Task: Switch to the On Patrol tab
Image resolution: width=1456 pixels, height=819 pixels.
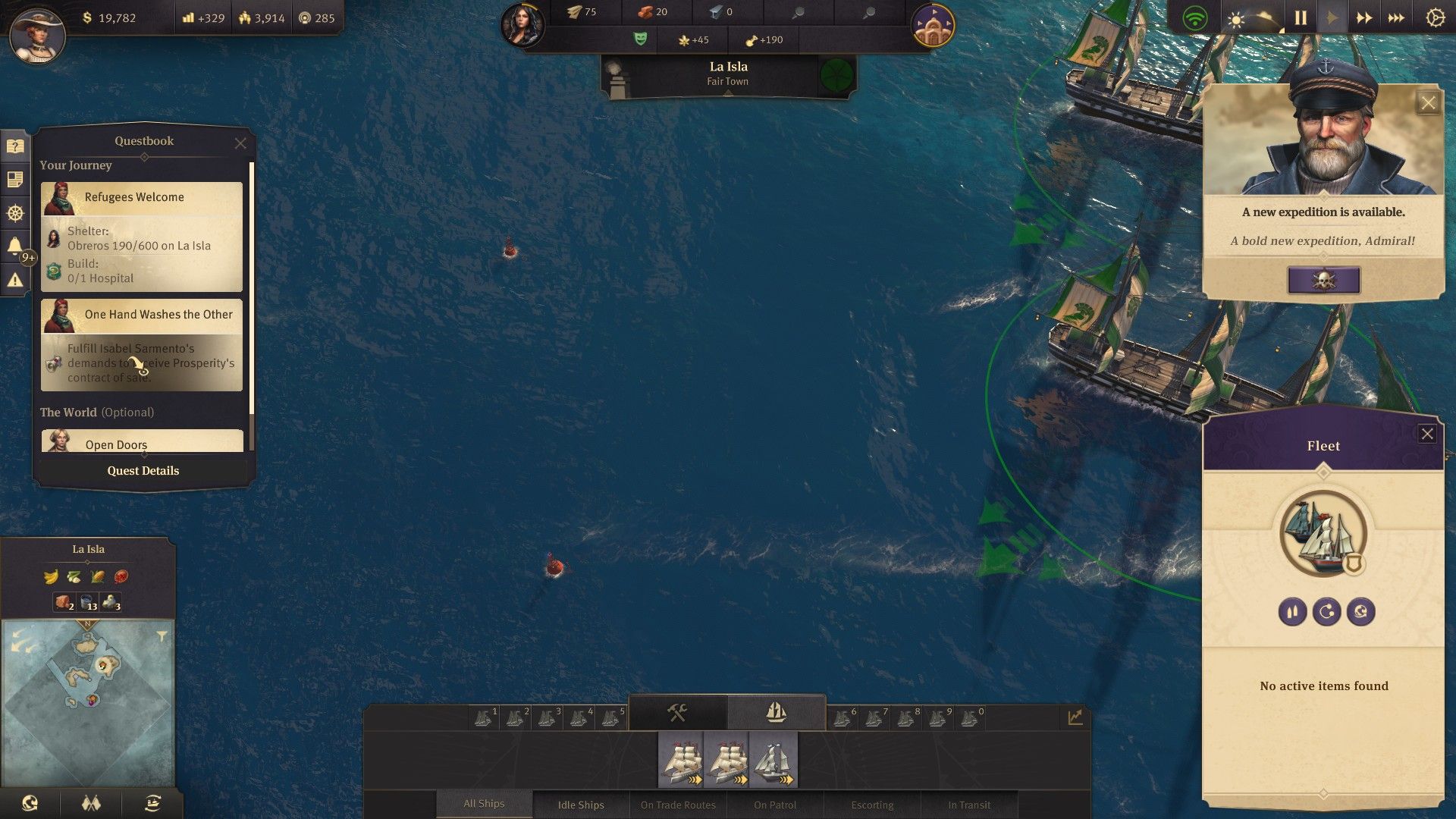Action: (x=775, y=805)
